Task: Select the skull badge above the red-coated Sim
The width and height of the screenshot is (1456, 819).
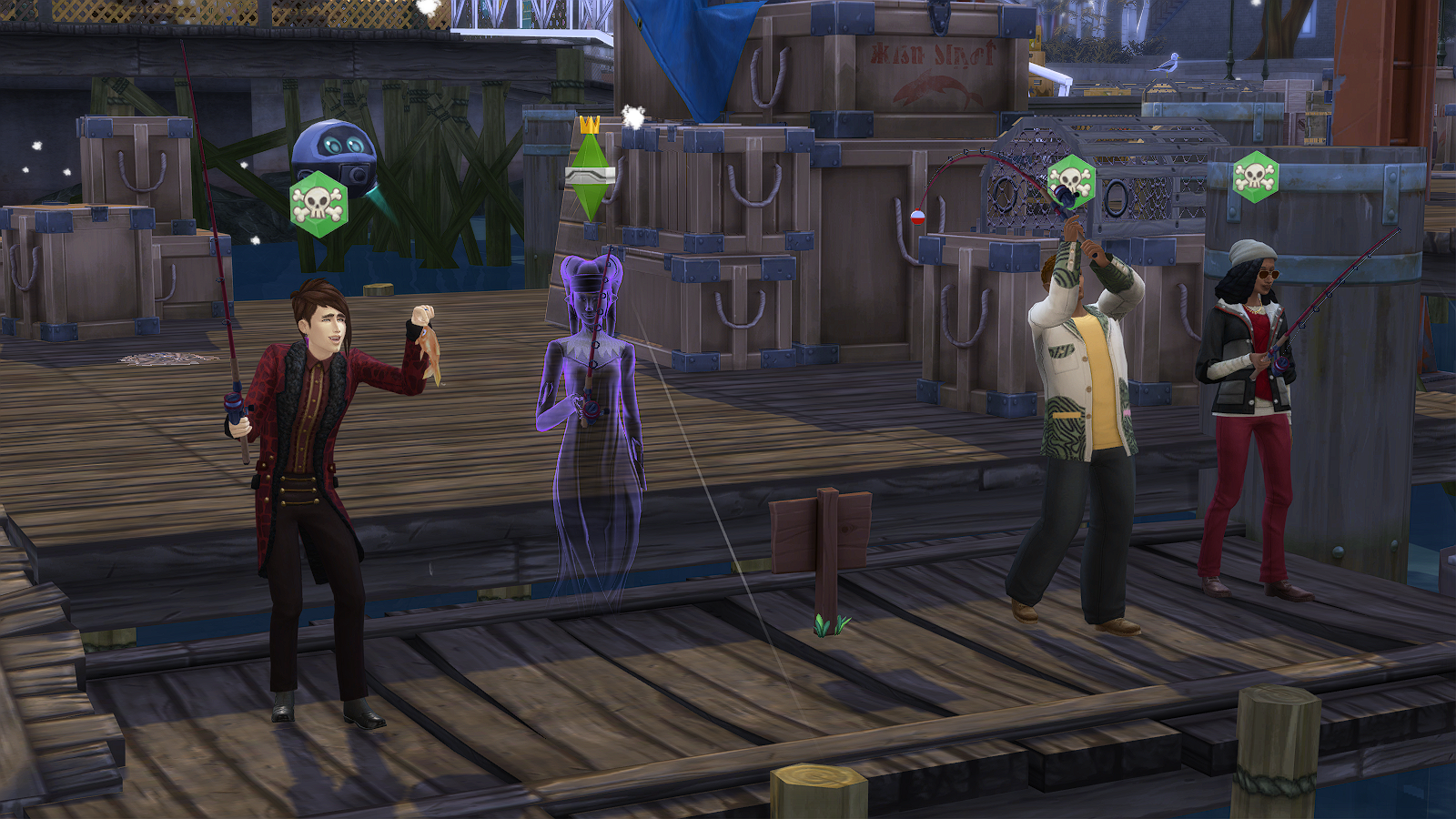Action: [318, 204]
